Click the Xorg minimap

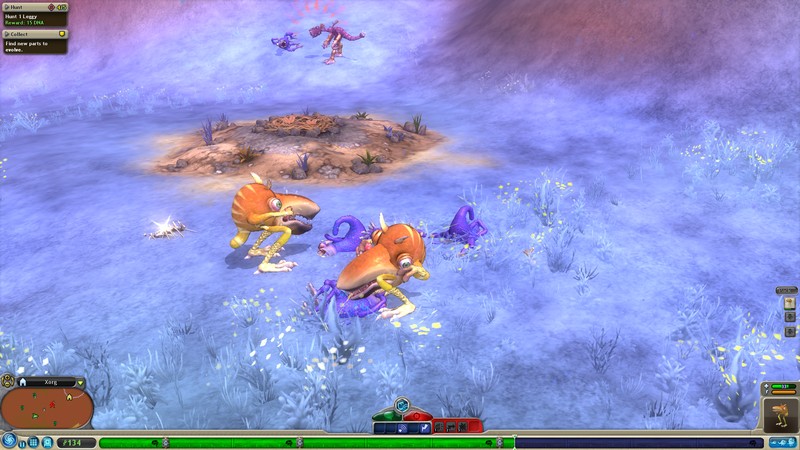pyautogui.click(x=47, y=409)
